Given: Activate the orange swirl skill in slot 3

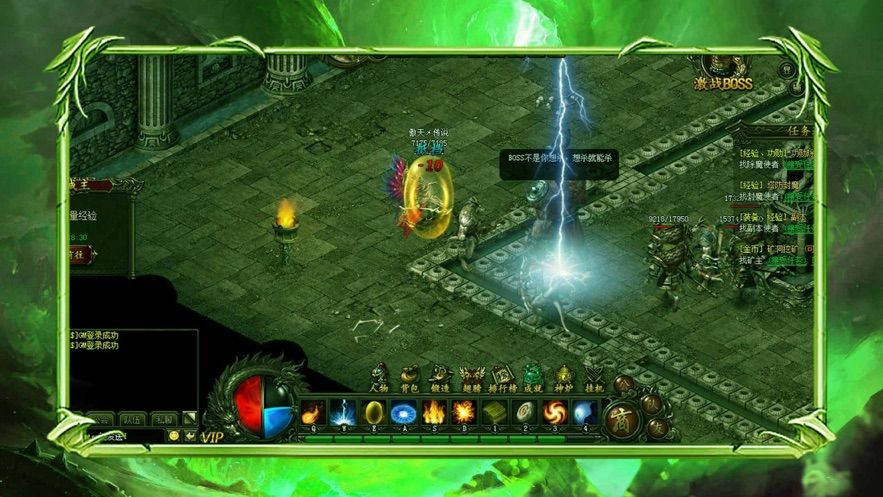Looking at the screenshot, I should (x=554, y=412).
